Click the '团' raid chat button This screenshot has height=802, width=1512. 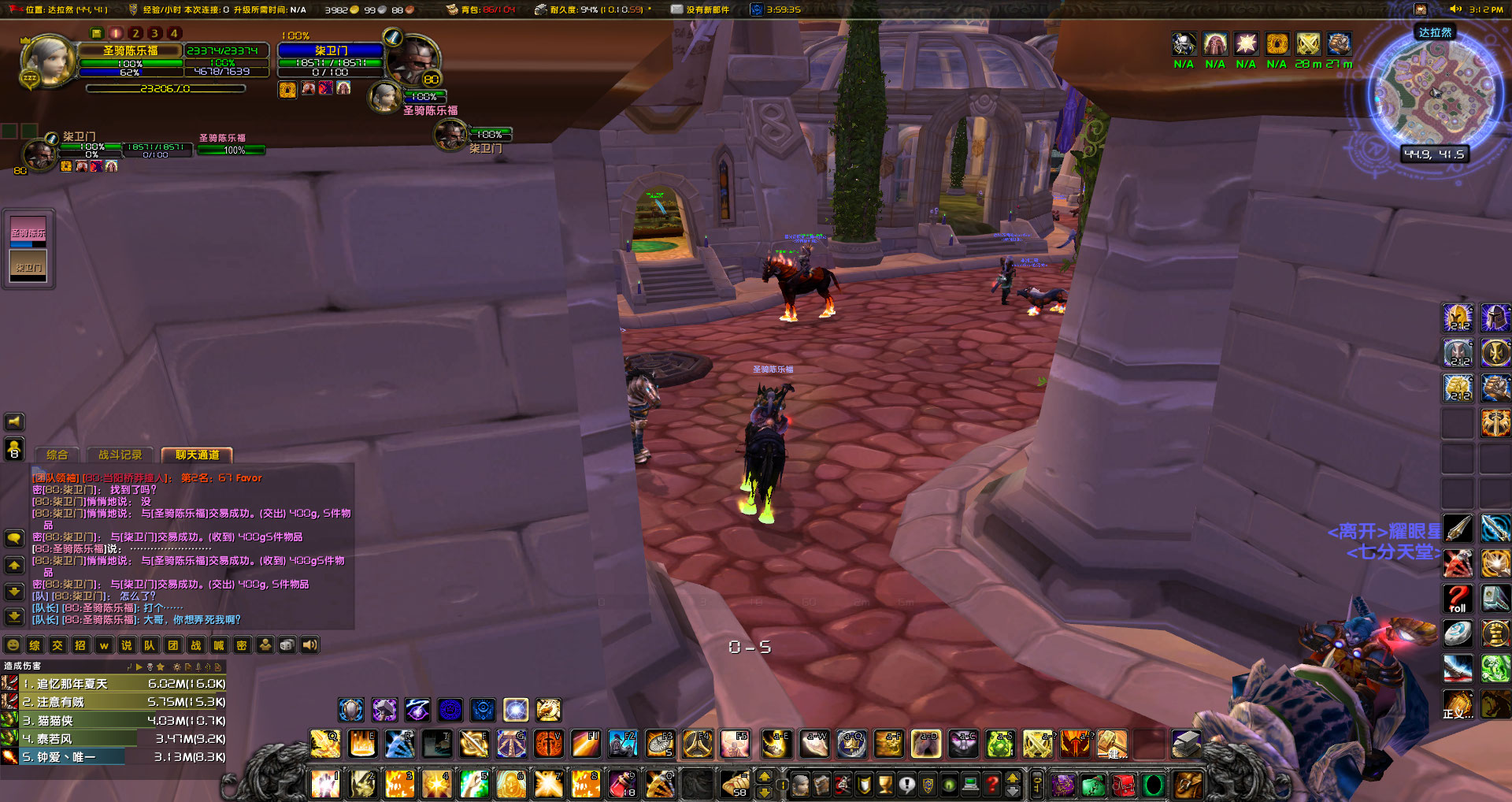point(173,644)
